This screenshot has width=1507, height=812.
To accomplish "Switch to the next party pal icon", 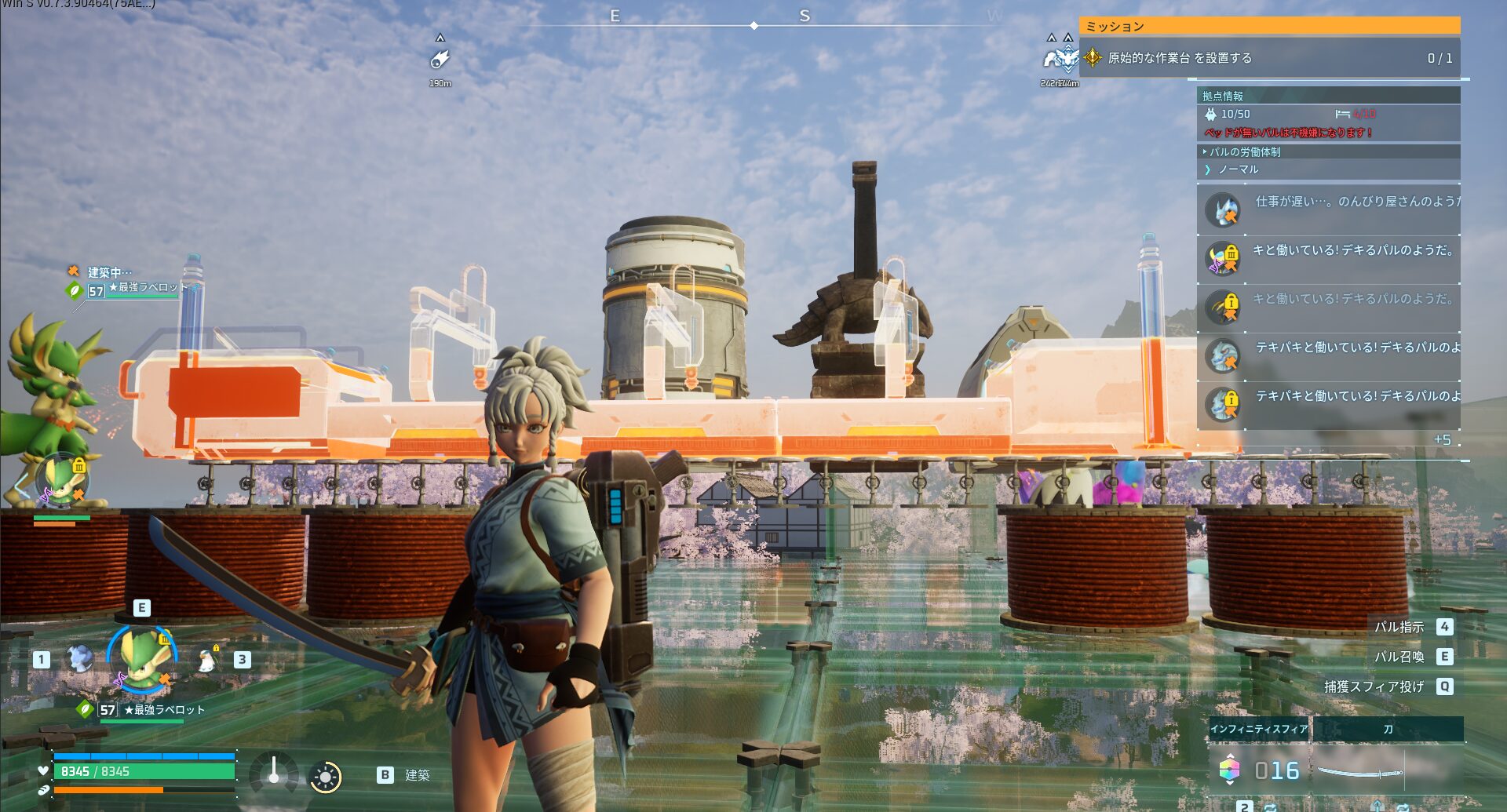I will click(206, 661).
